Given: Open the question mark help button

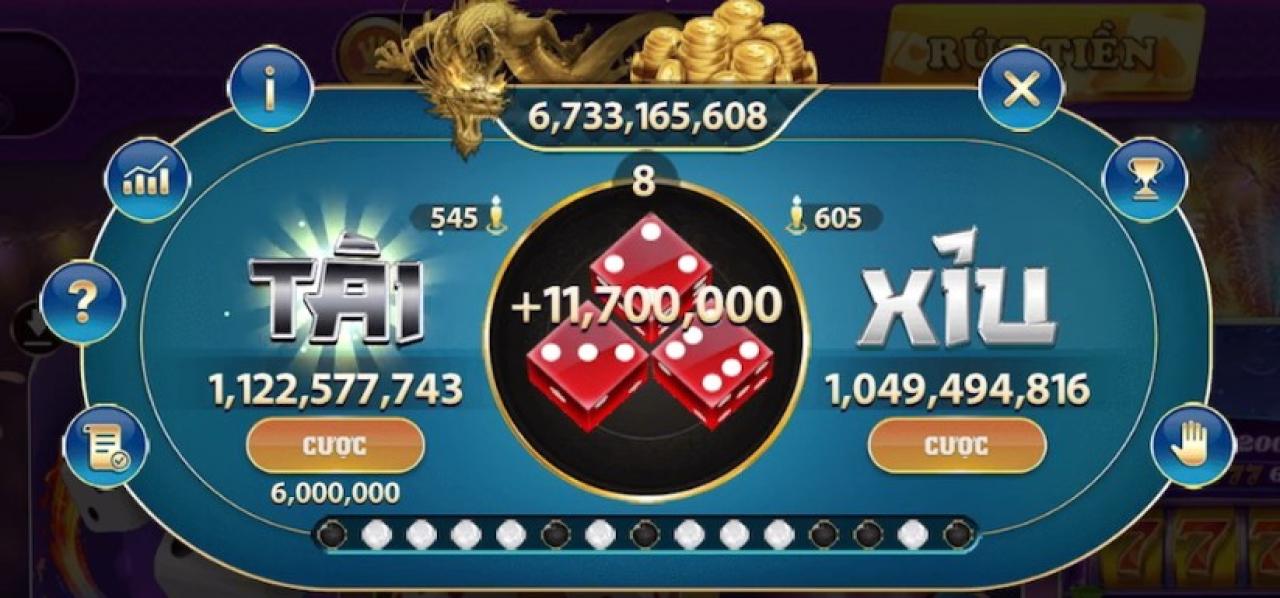Looking at the screenshot, I should tap(83, 302).
